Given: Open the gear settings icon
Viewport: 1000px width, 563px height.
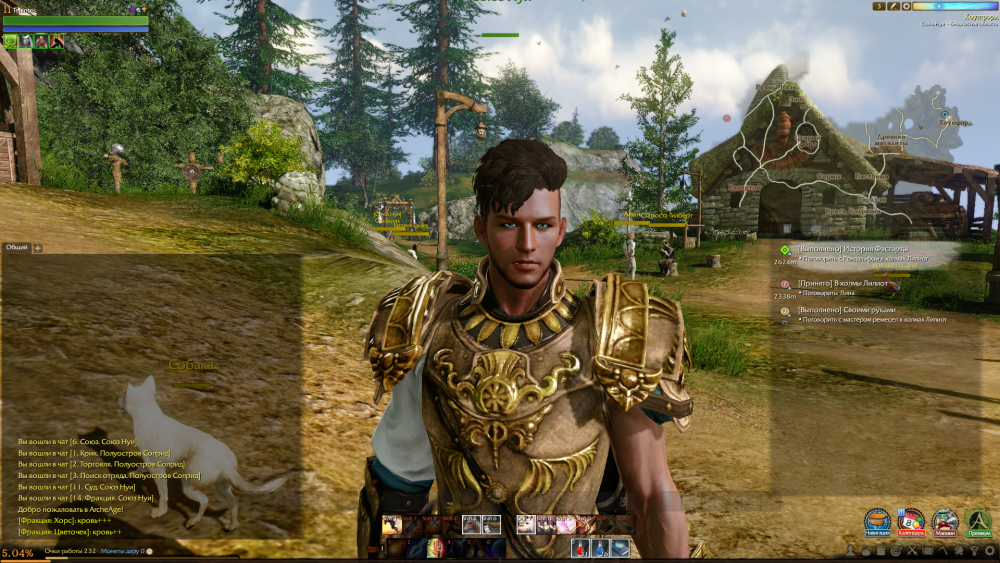Looking at the screenshot, I should (x=989, y=551).
